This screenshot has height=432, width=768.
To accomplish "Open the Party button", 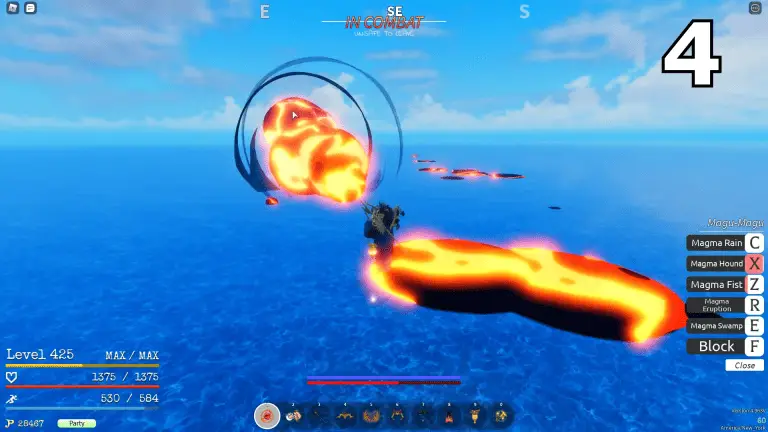I will pos(75,423).
